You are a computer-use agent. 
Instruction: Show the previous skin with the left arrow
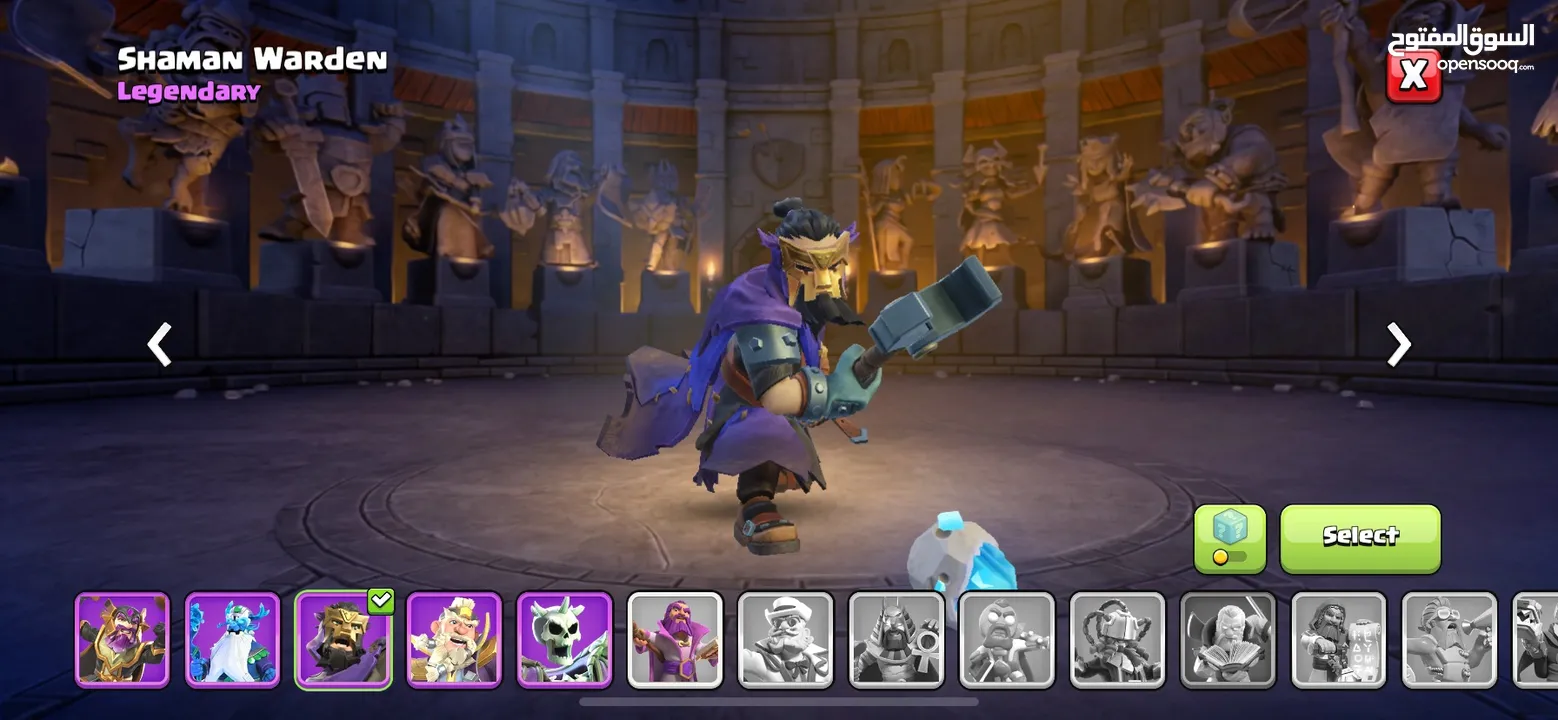point(159,345)
